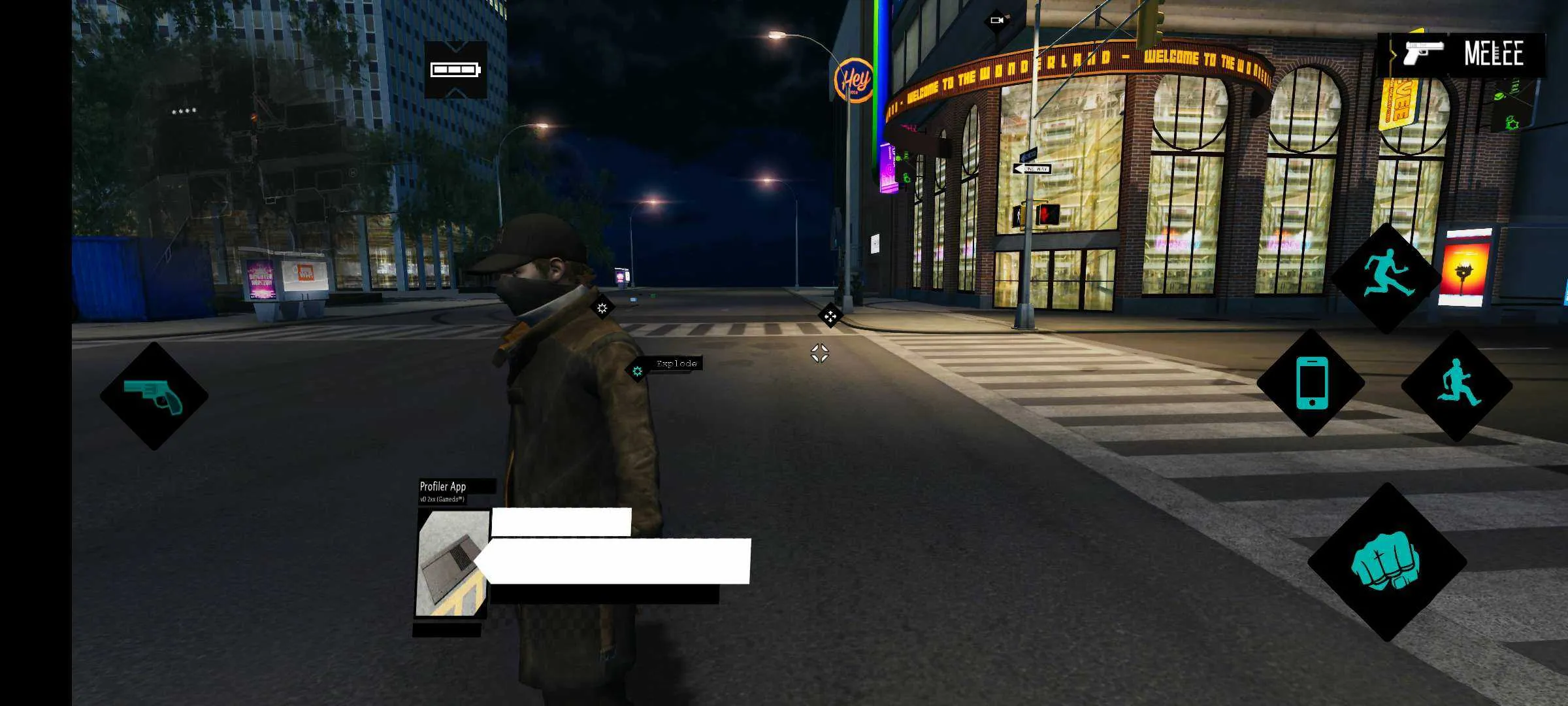The height and width of the screenshot is (706, 1568).
Task: Tap the sprinting figure run button
Action: point(1457,386)
